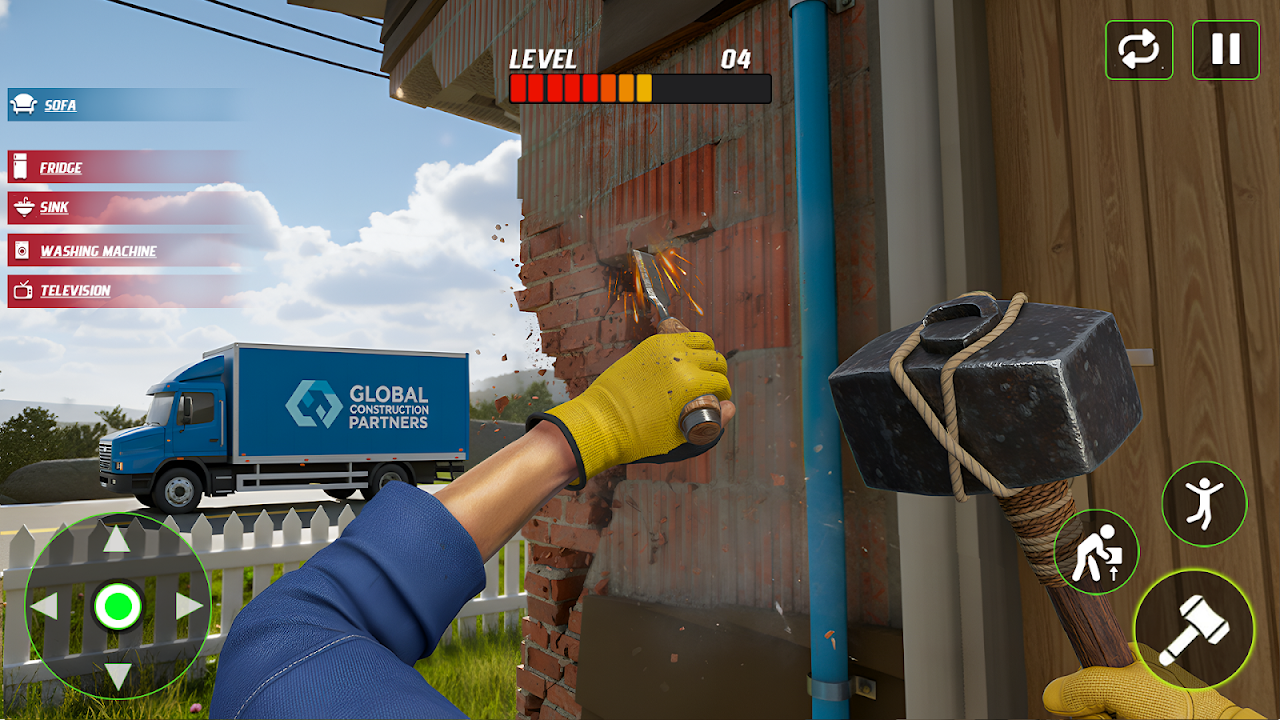
Task: Select Sofa in the objective list
Action: pos(60,105)
